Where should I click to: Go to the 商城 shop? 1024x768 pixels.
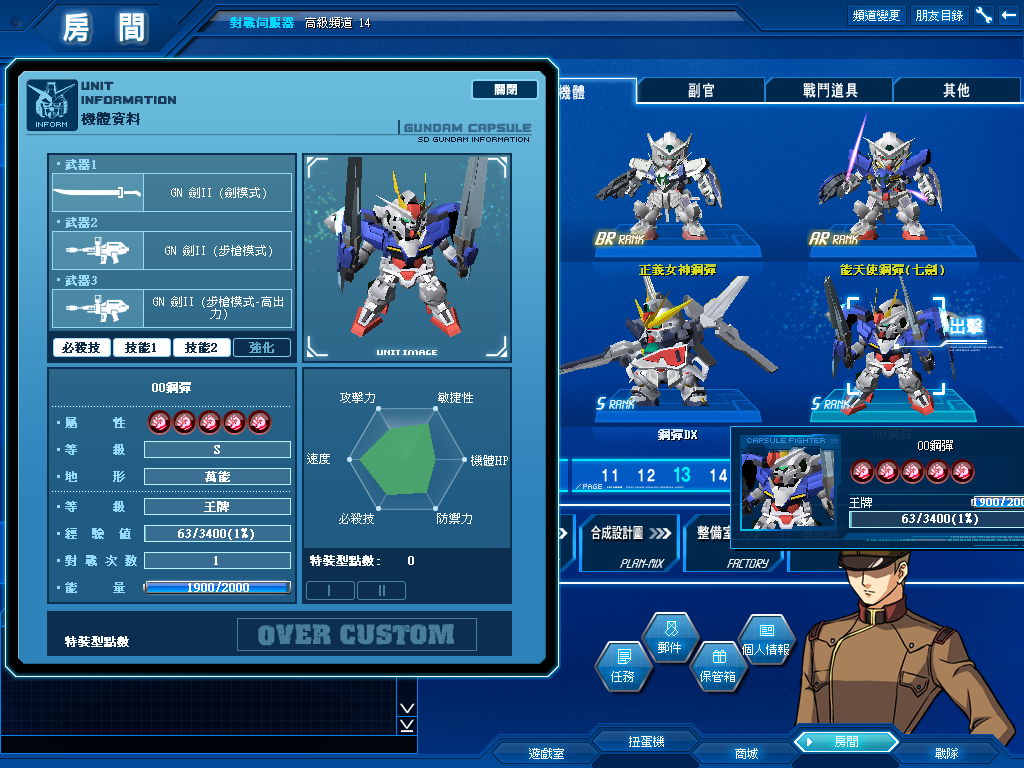(745, 753)
